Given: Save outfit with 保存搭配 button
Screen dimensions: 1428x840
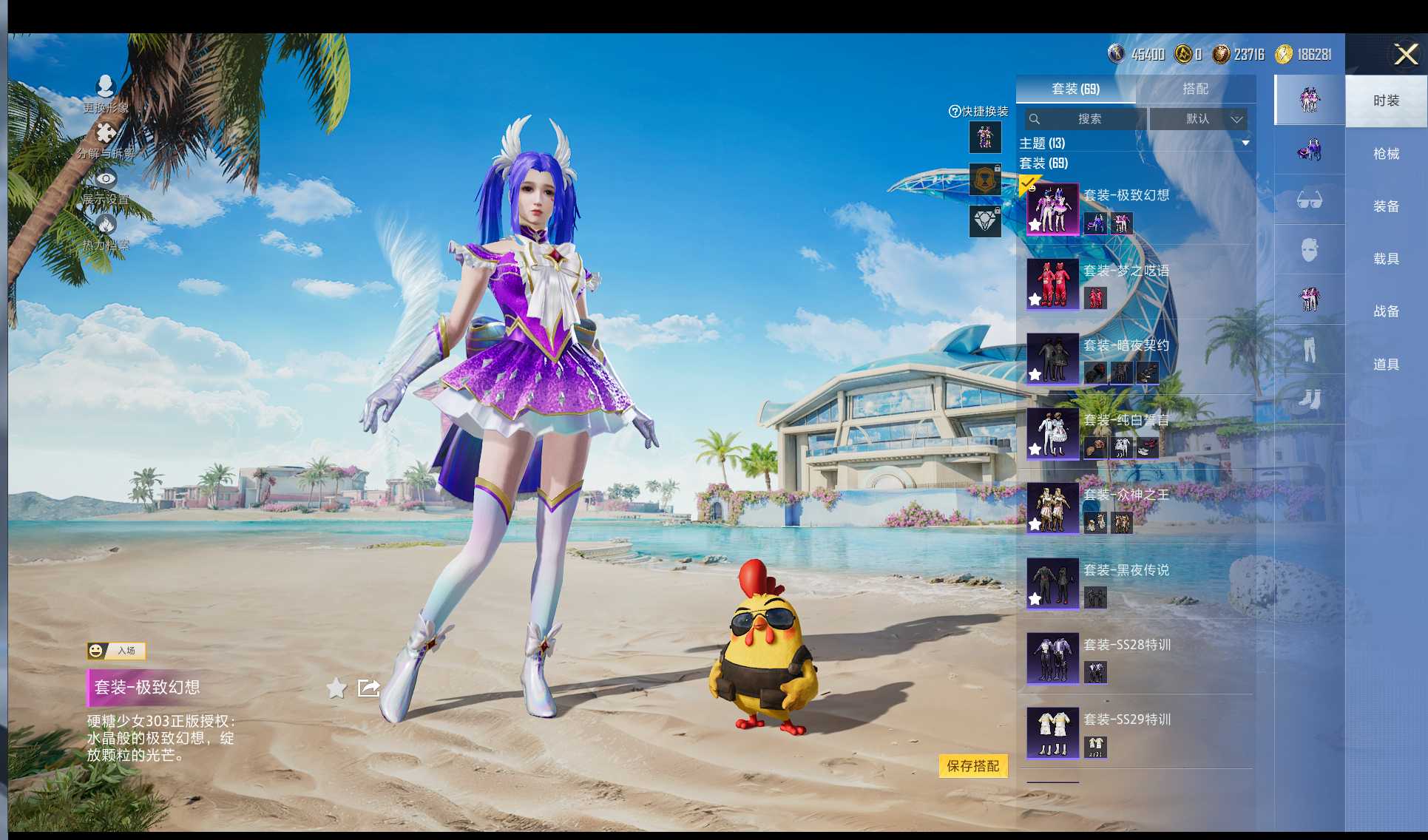Looking at the screenshot, I should coord(972,766).
